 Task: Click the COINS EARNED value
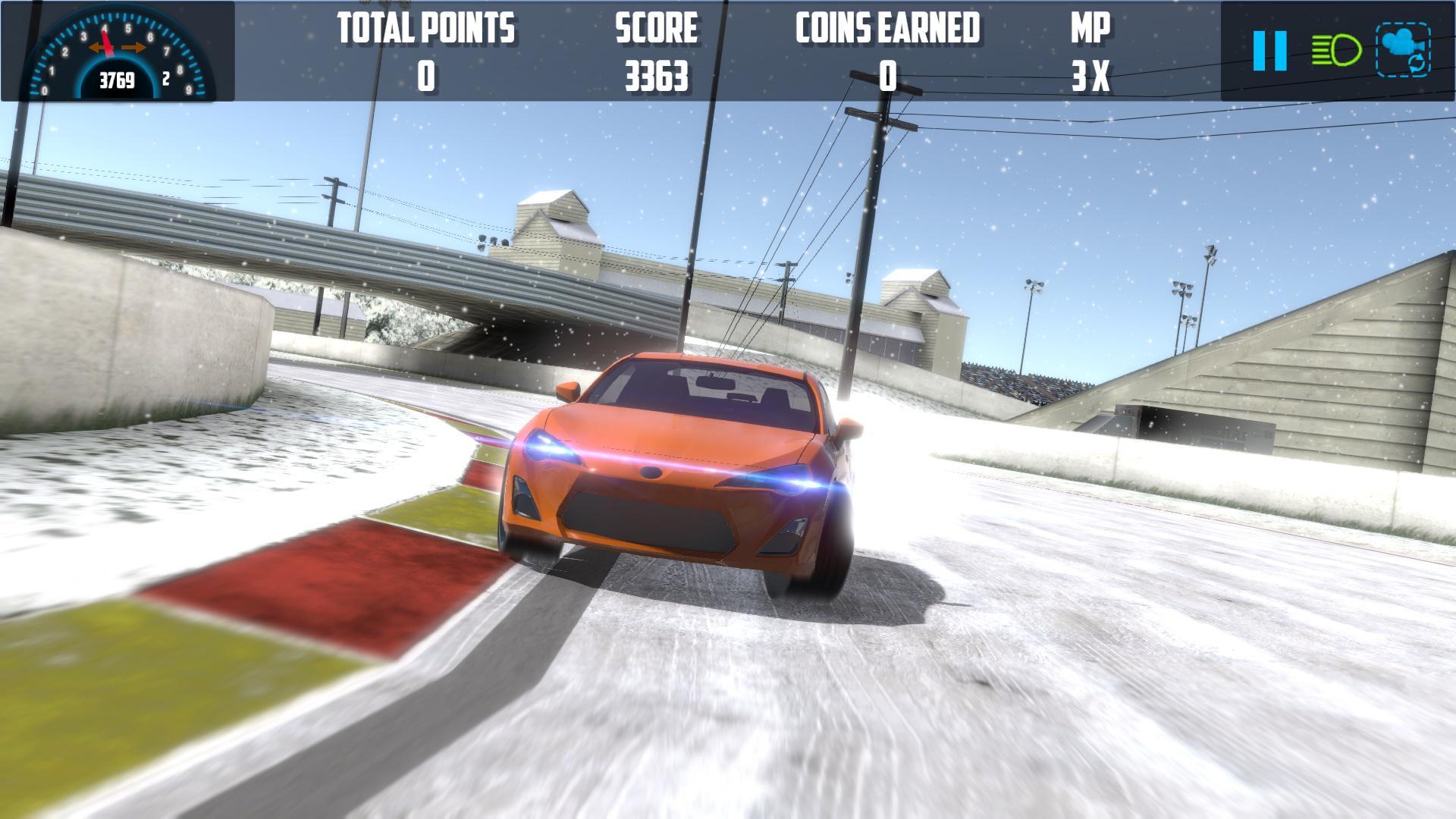click(887, 76)
